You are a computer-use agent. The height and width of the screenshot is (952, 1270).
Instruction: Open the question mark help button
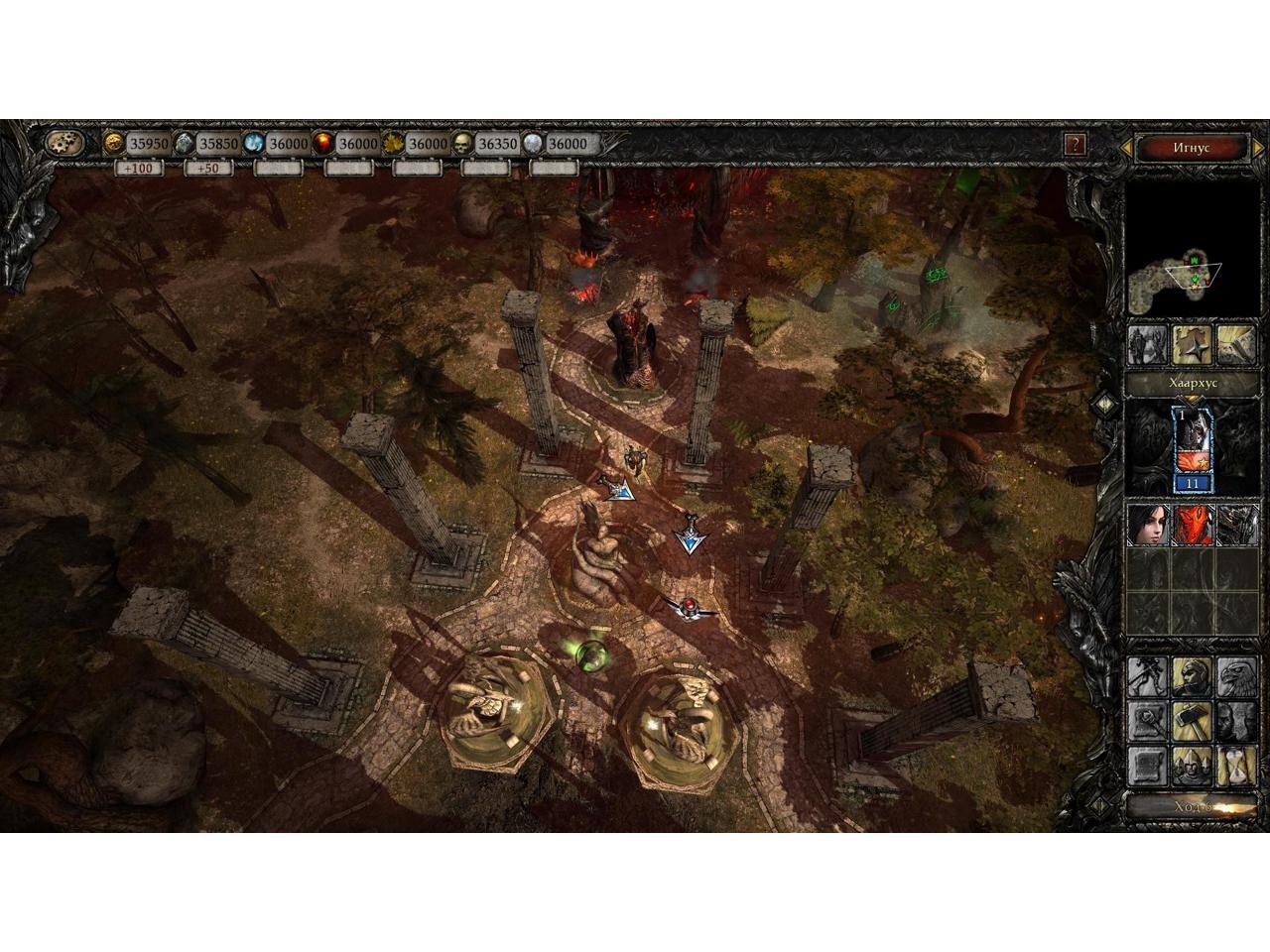click(x=1074, y=145)
